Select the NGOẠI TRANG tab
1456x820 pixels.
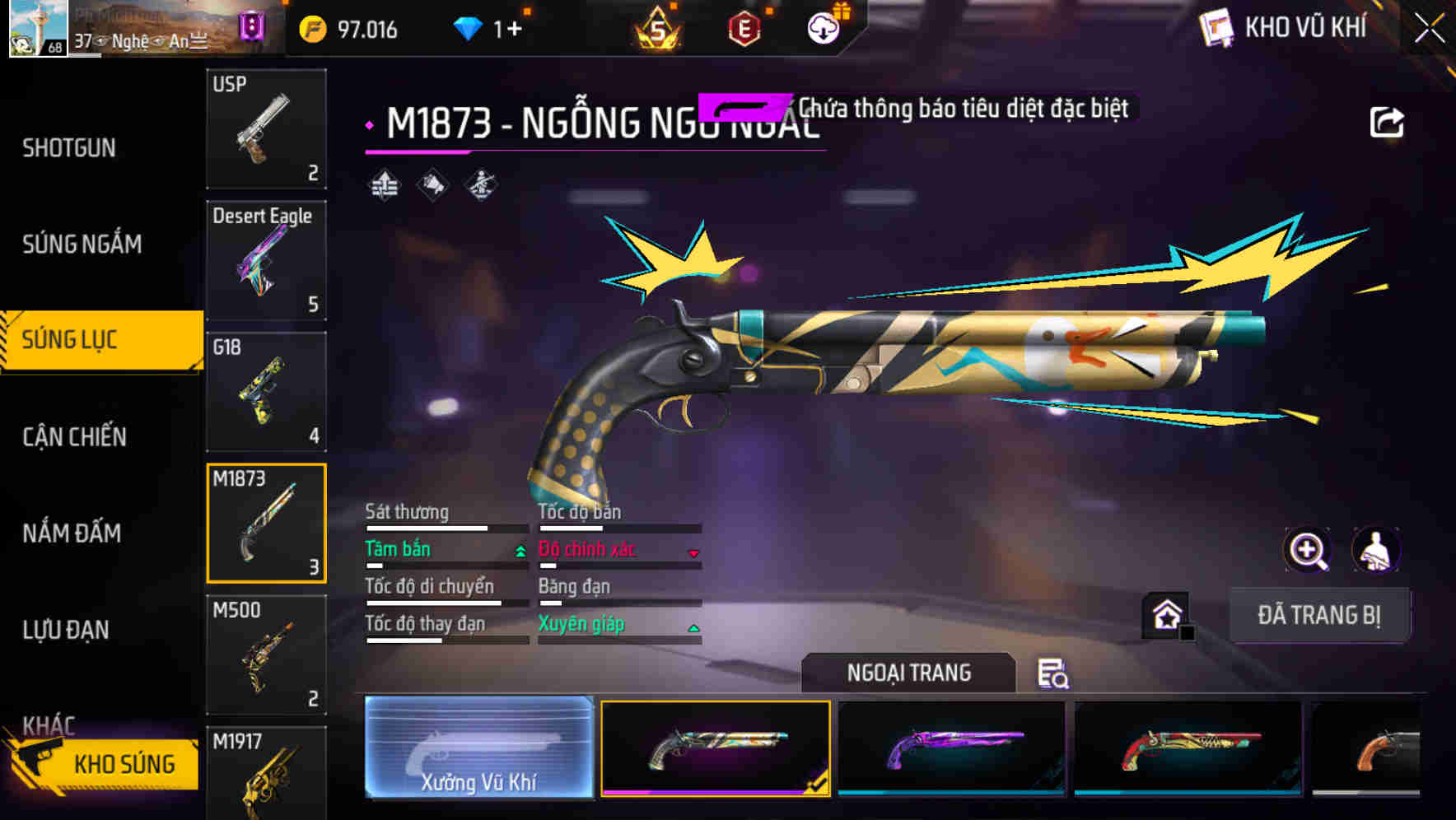(x=908, y=672)
